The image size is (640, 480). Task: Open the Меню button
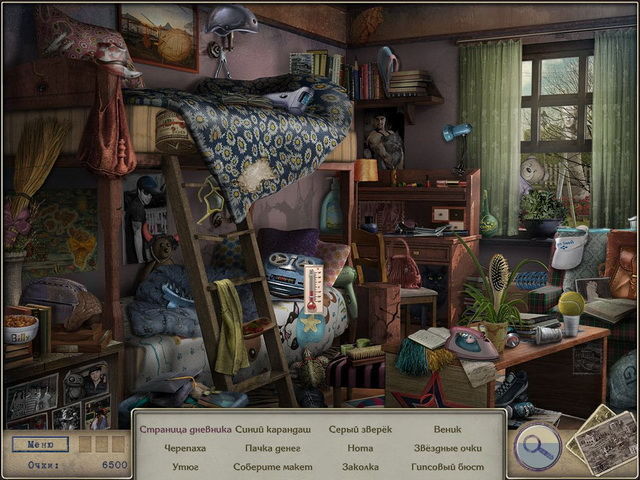40,444
